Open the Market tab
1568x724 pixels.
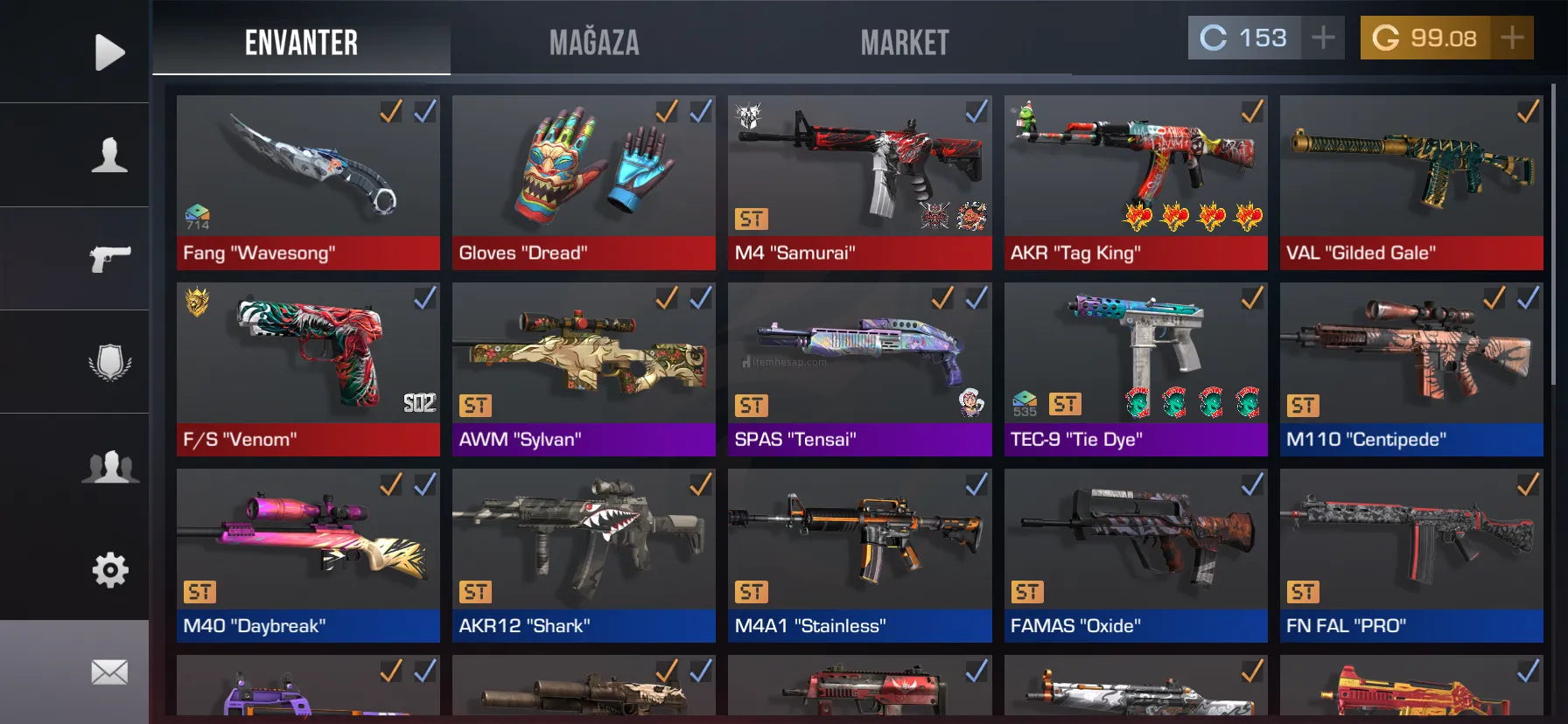coord(904,42)
